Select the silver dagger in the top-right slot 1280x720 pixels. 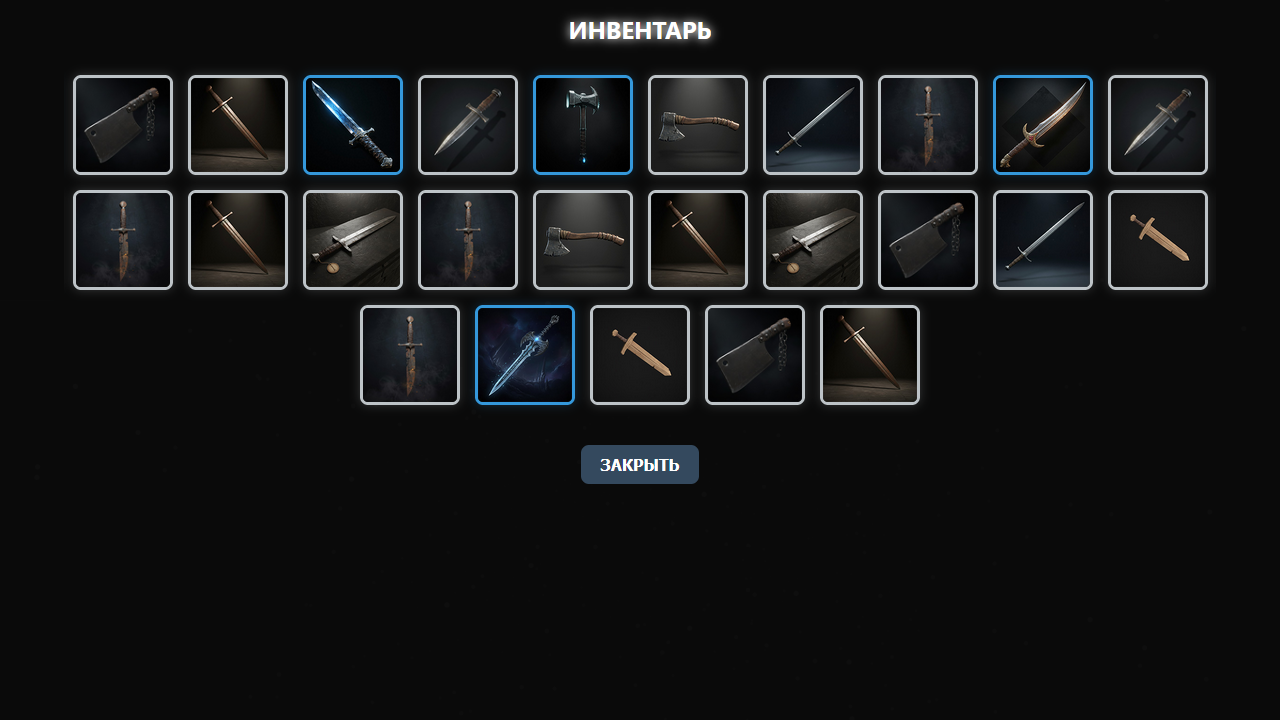tap(1157, 124)
